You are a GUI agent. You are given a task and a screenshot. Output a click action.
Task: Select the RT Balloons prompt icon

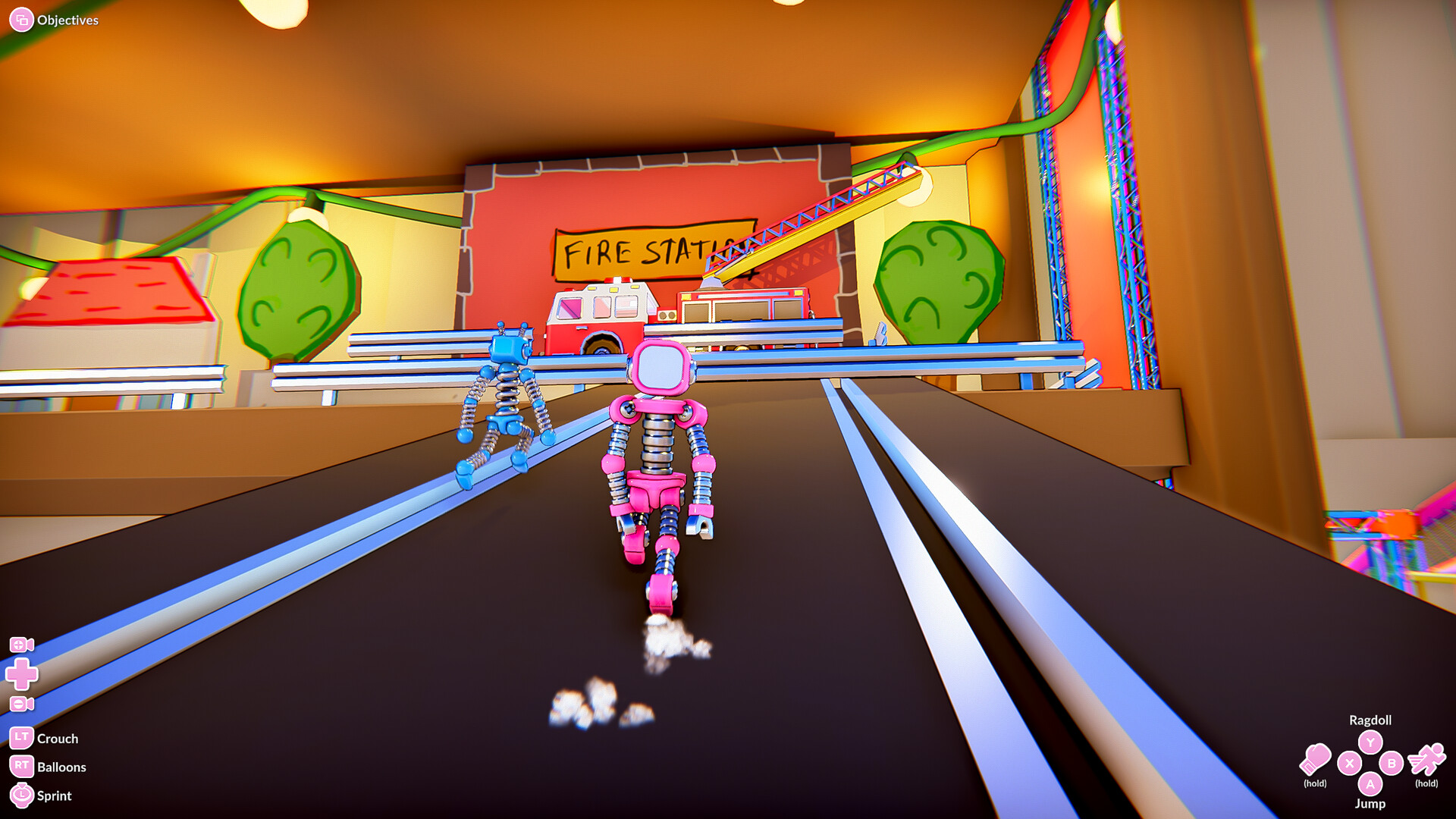click(x=21, y=766)
